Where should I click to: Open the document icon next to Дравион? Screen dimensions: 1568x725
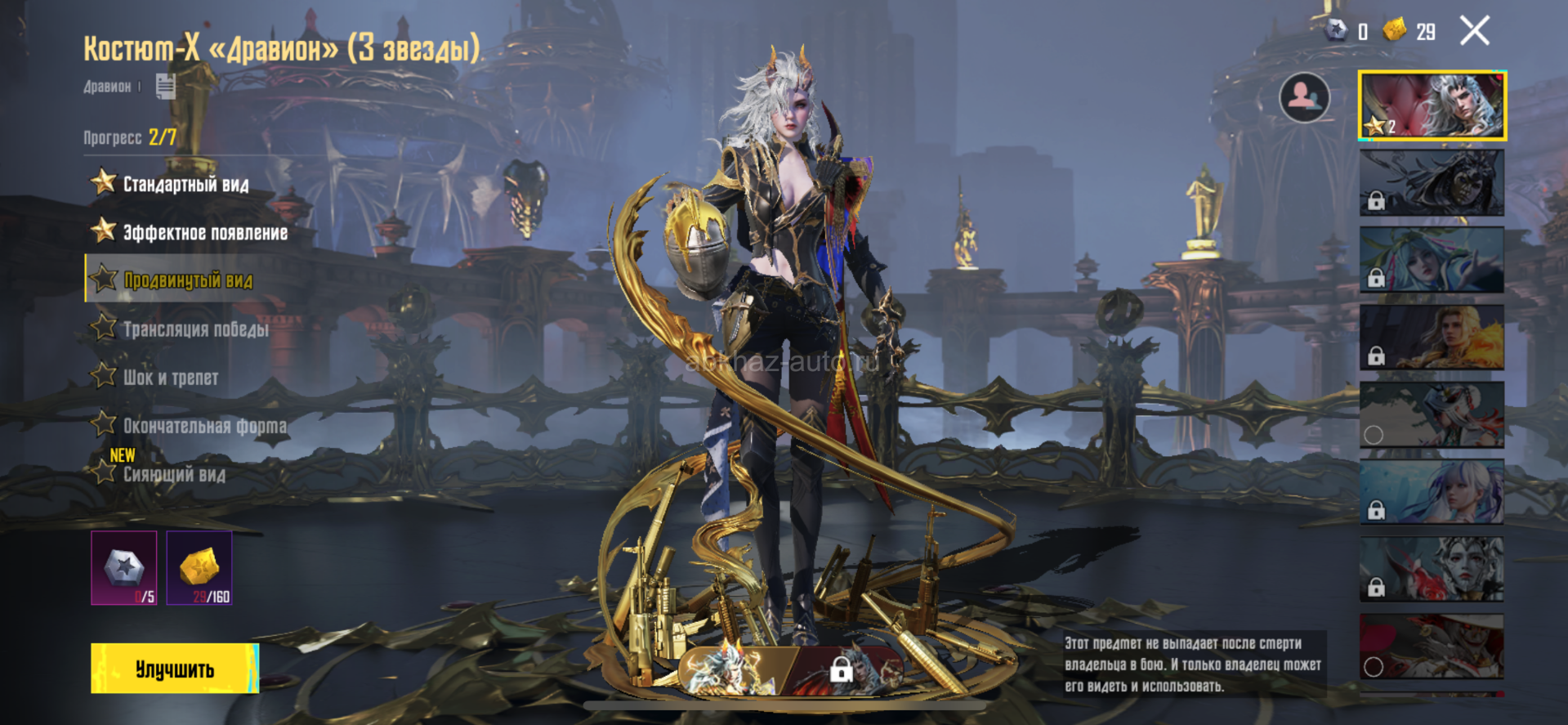coord(165,86)
